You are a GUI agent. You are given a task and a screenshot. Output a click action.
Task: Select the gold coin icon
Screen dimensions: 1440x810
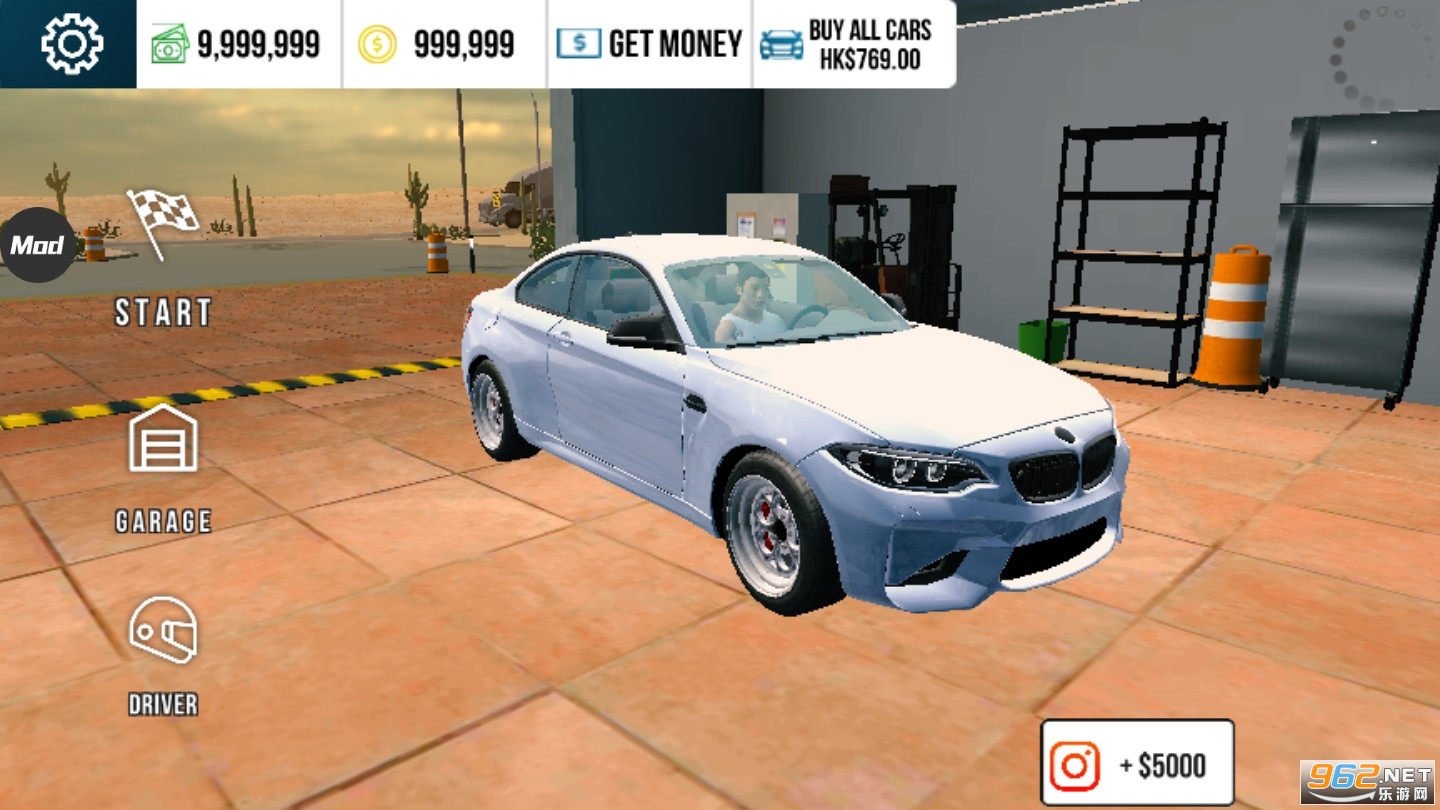378,42
